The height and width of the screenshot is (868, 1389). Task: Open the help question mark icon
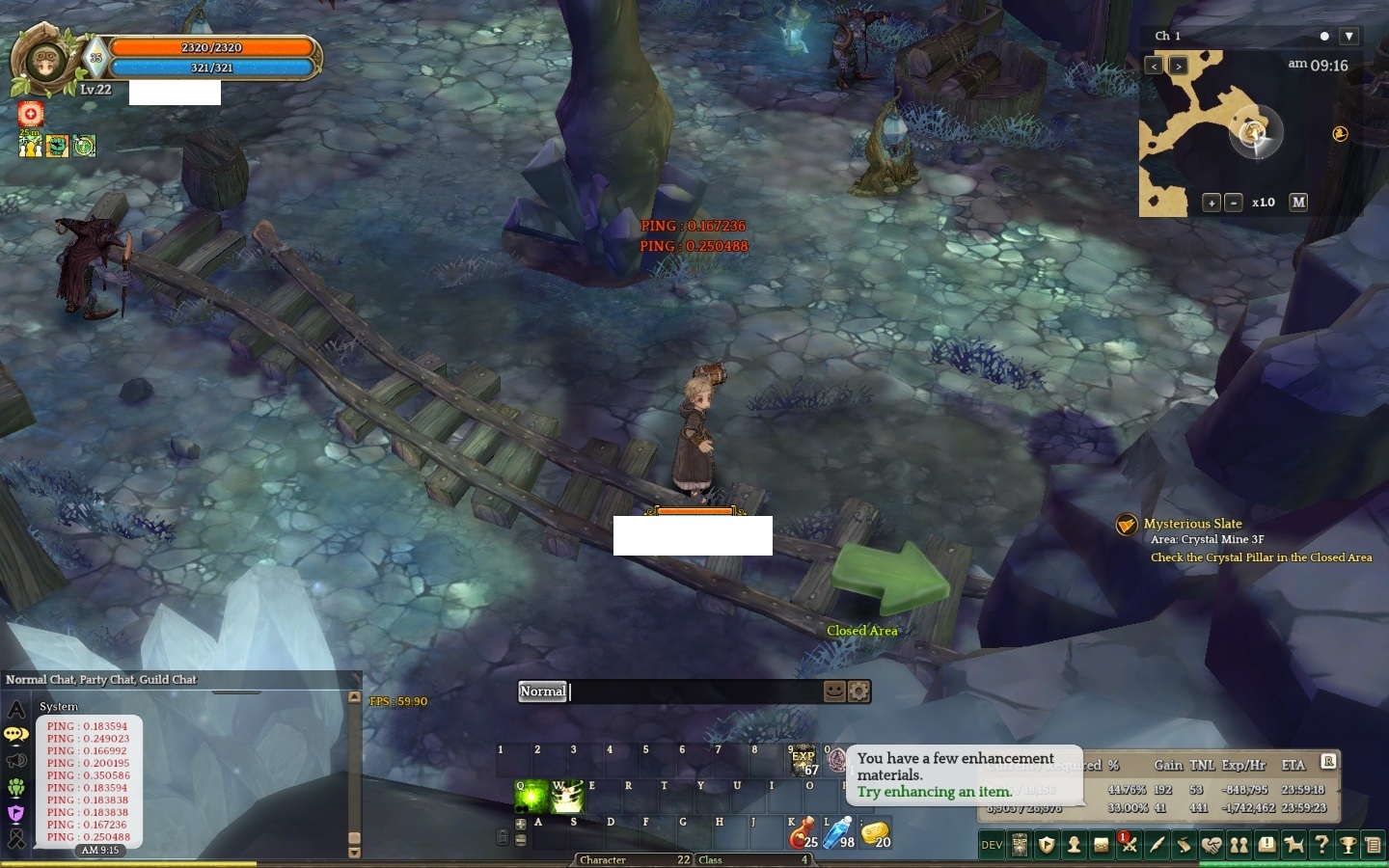1321,845
